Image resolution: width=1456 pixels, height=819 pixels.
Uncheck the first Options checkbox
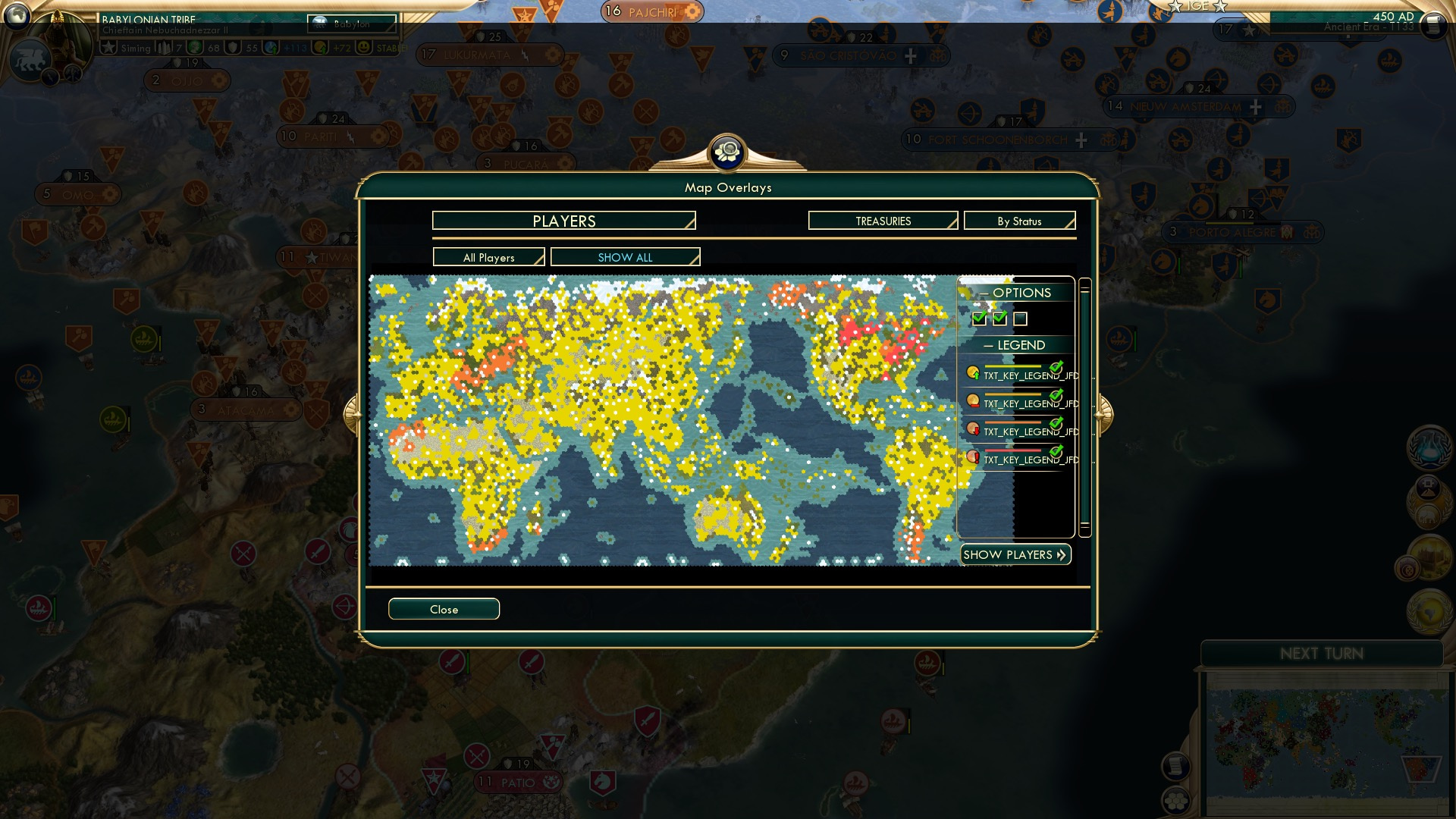[978, 319]
